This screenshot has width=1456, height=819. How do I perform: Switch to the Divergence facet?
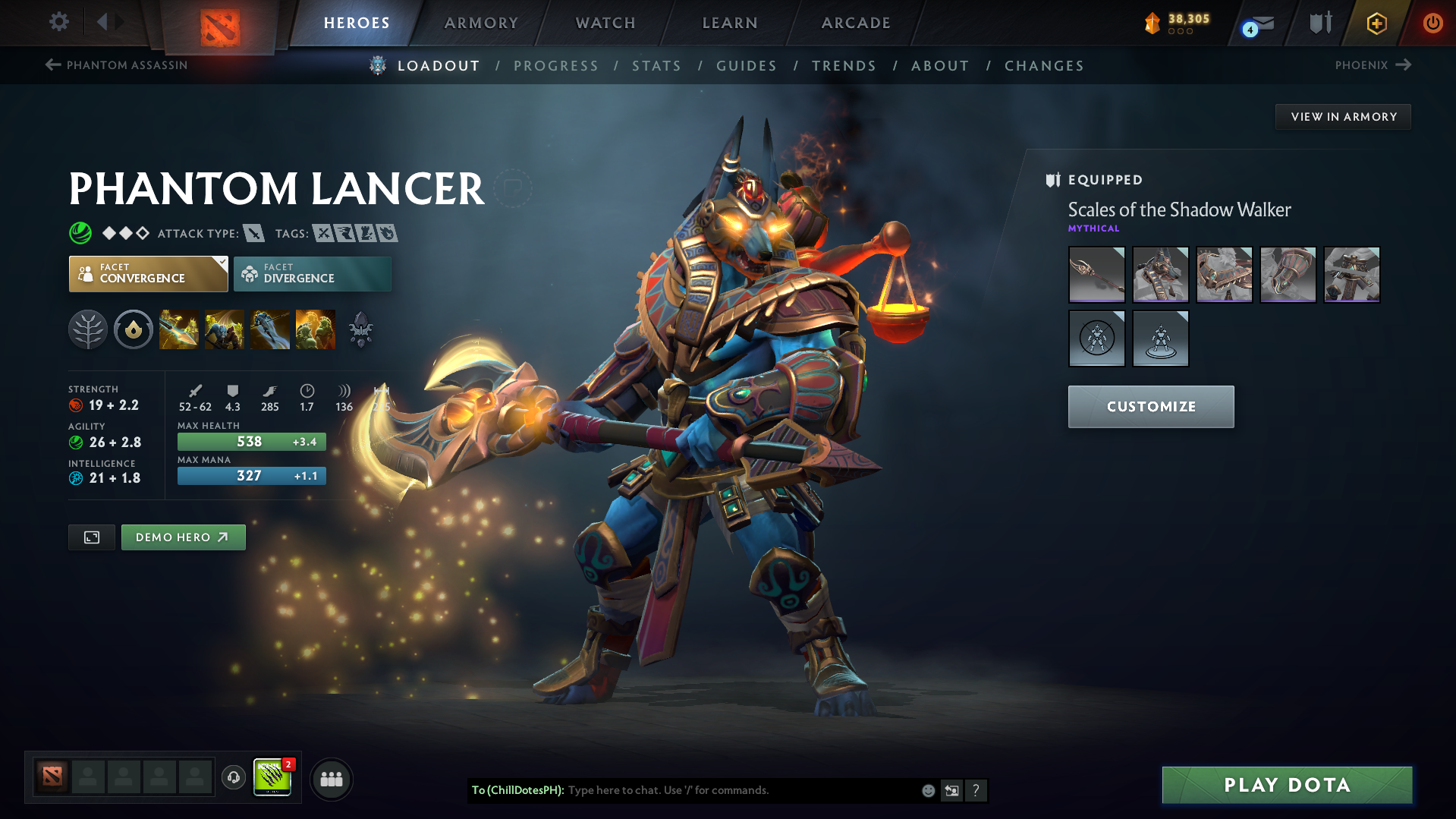click(x=312, y=273)
